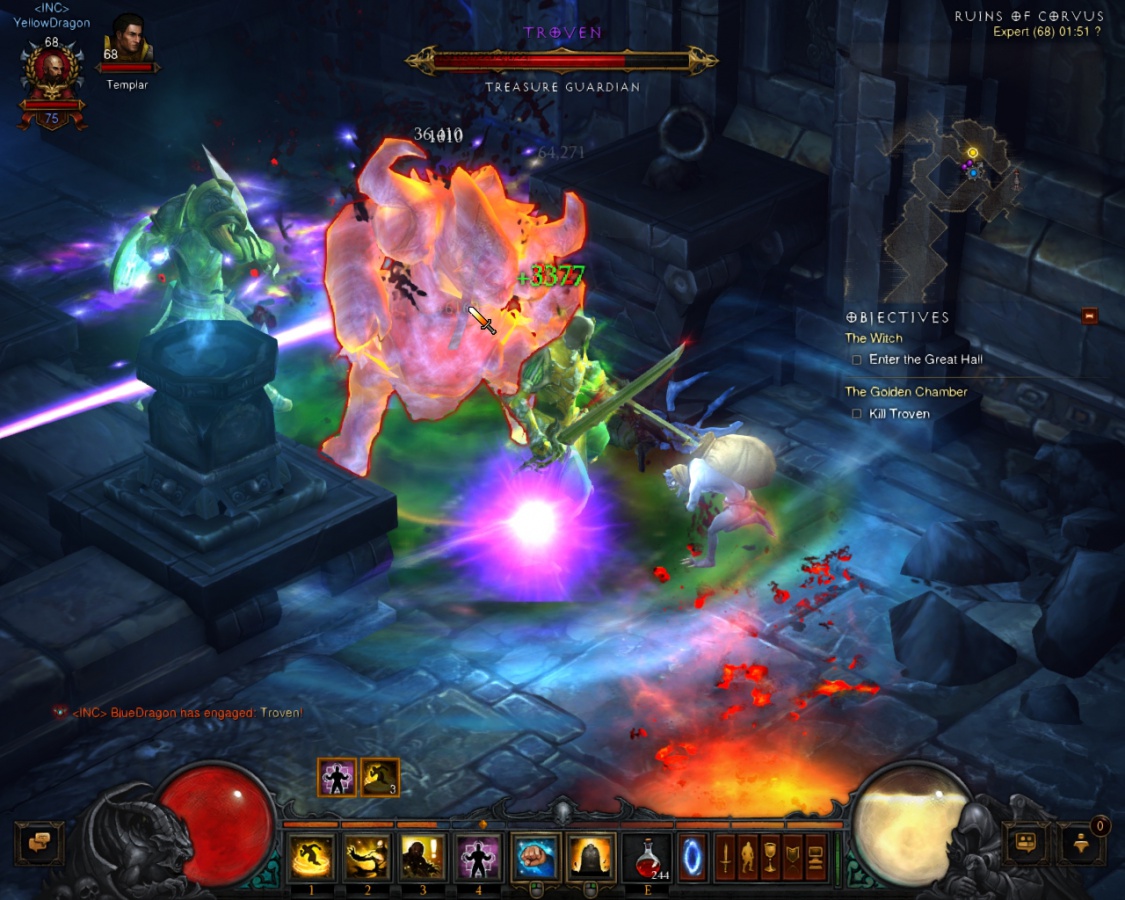Open the chat bubble button
The height and width of the screenshot is (900, 1125).
(40, 843)
